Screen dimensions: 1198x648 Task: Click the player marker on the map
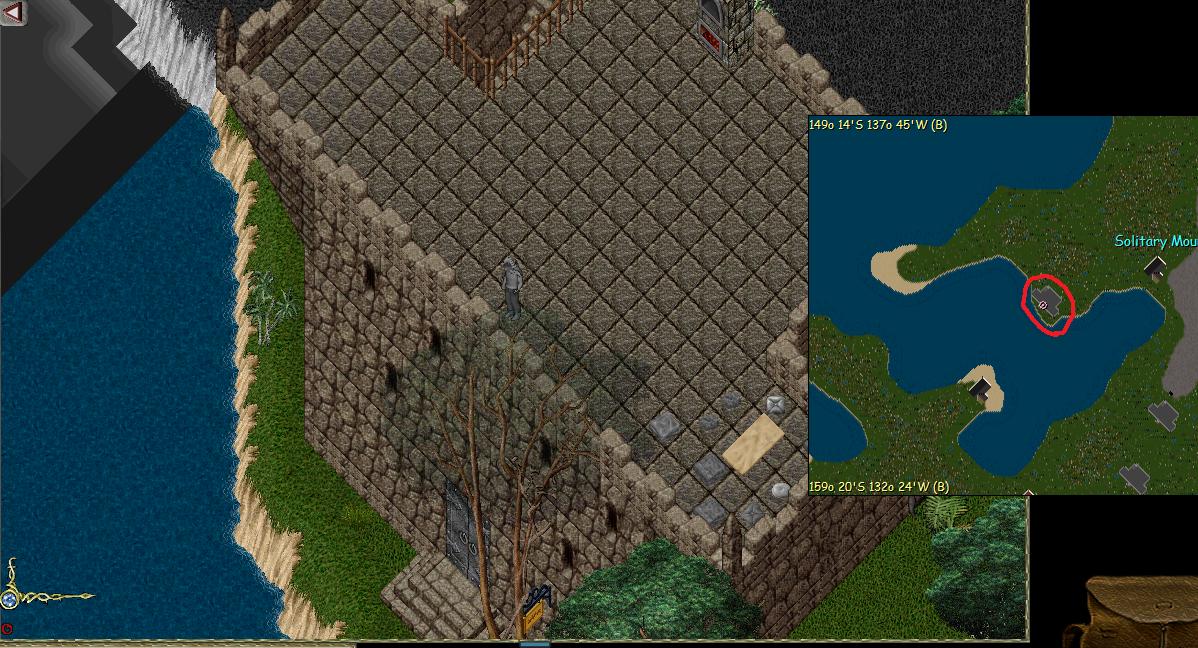pos(1043,304)
